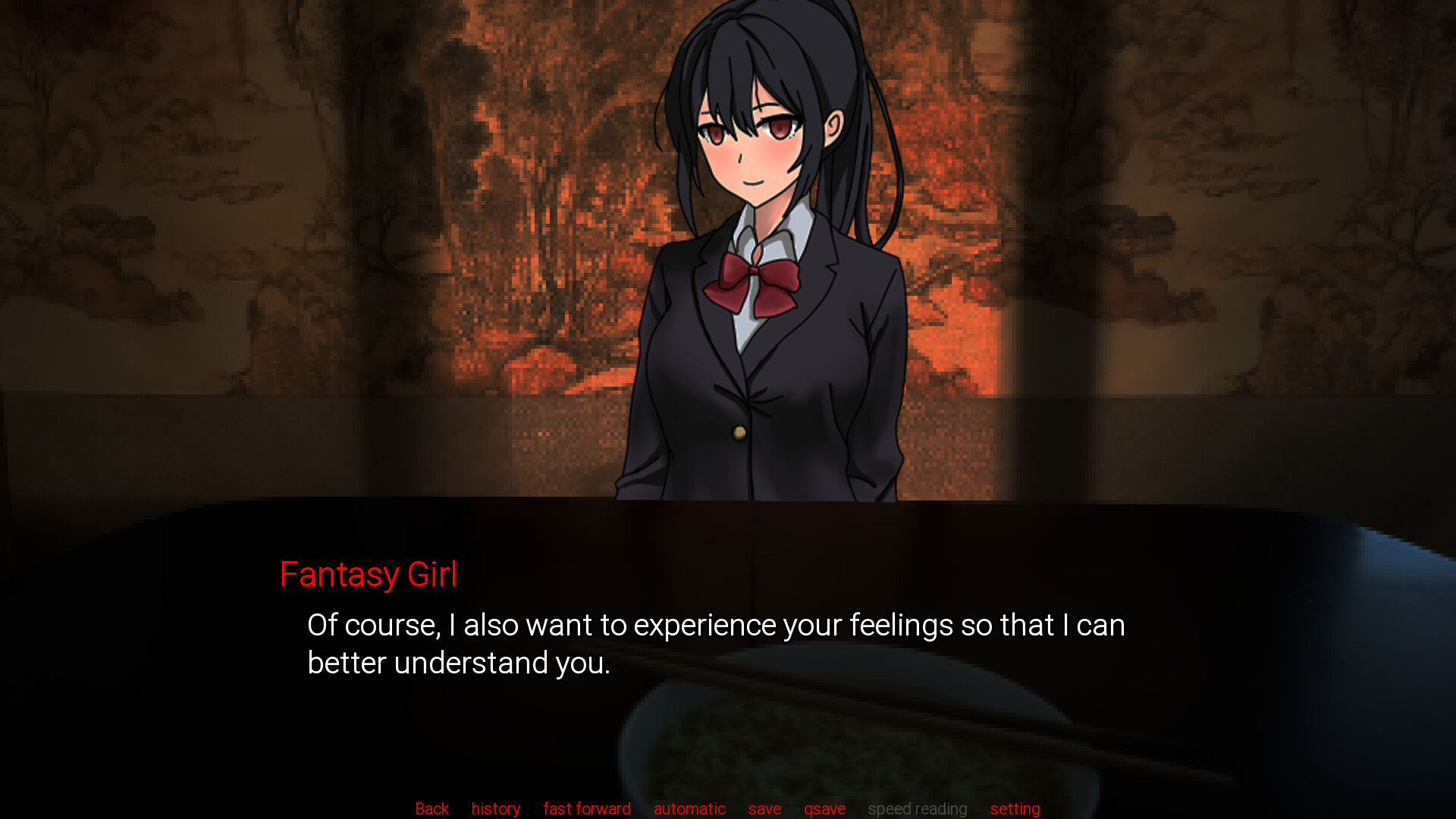
Task: Toggle the speed reading option
Action: [x=918, y=808]
